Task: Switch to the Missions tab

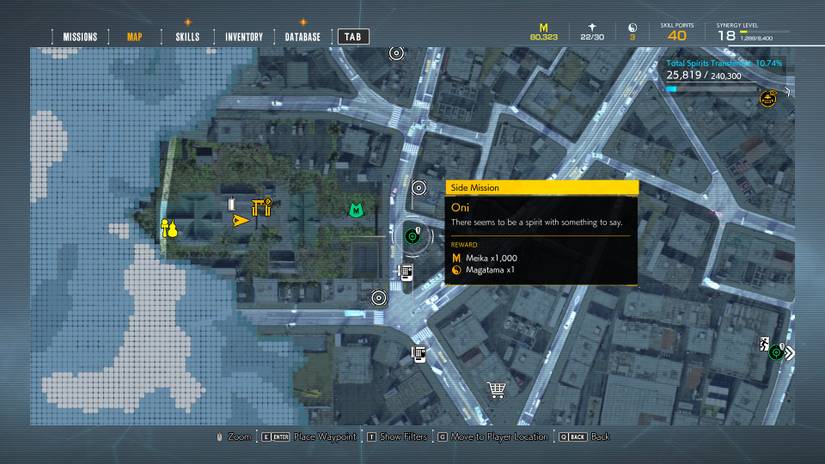Action: point(80,37)
